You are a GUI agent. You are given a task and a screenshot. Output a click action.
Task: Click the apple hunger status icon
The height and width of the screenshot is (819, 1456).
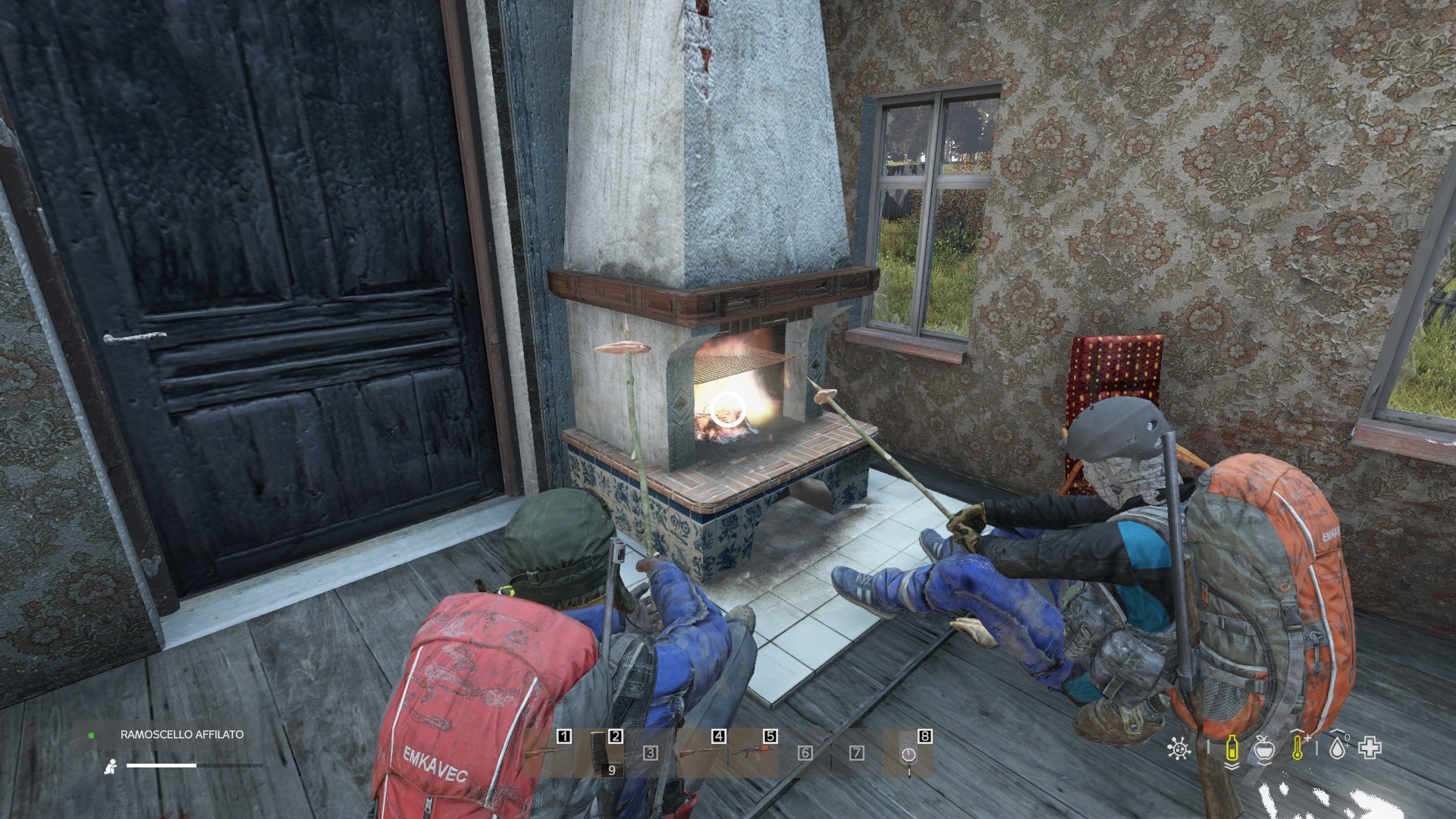click(1263, 749)
